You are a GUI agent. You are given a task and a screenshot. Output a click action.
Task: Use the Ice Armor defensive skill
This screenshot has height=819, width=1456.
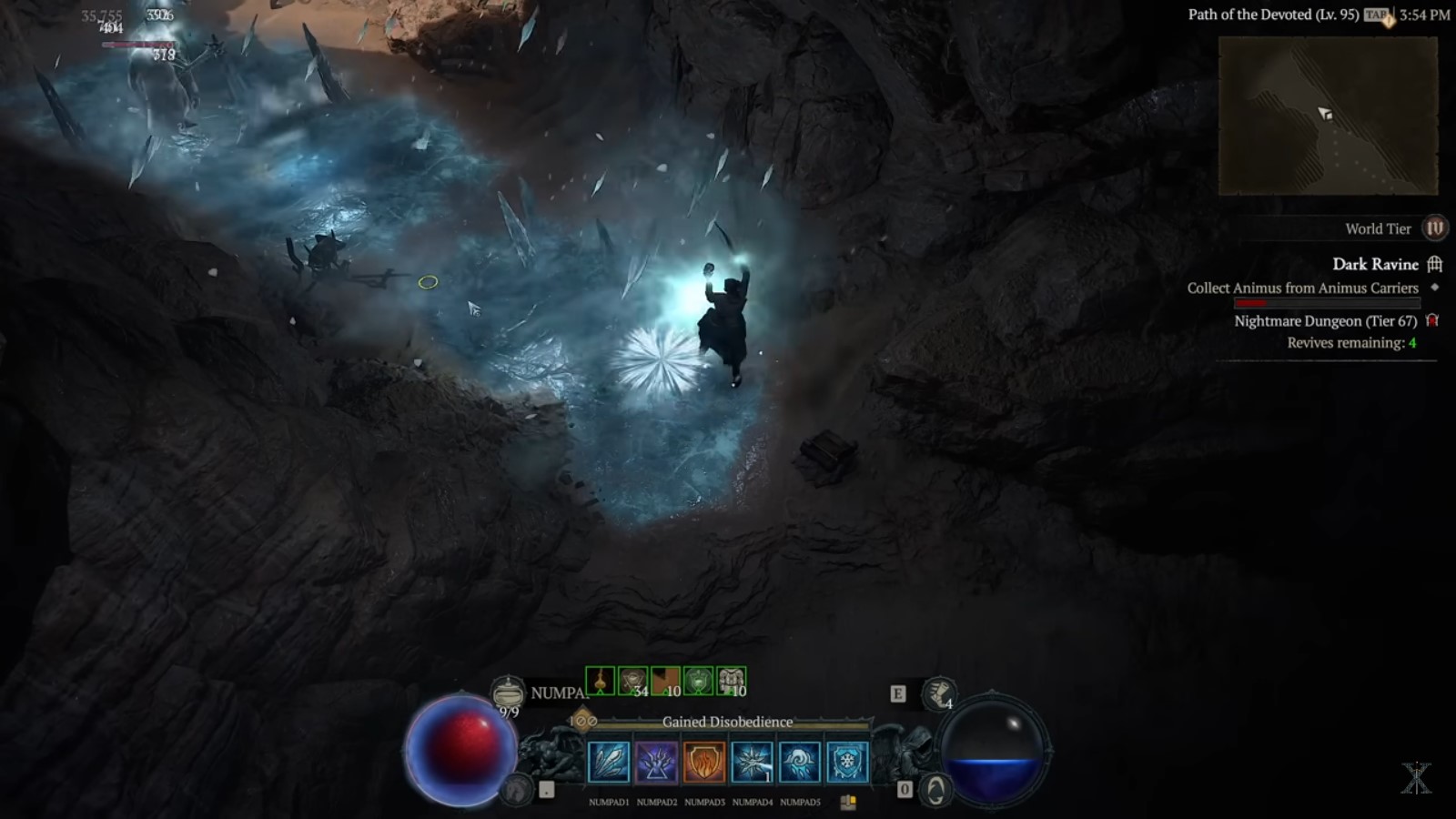coord(849,764)
